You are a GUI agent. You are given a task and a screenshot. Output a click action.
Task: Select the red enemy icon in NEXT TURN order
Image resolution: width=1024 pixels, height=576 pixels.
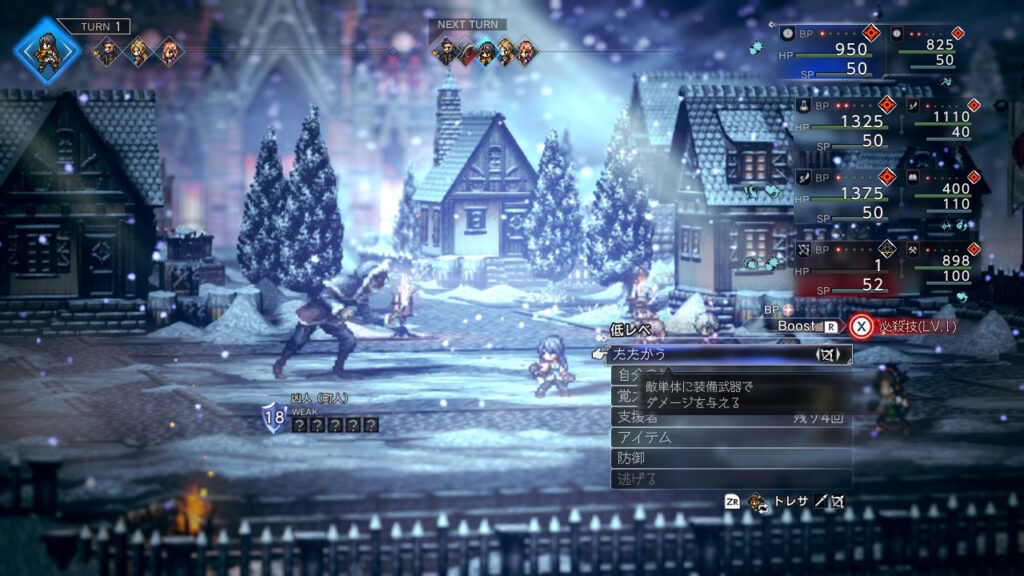(x=466, y=51)
